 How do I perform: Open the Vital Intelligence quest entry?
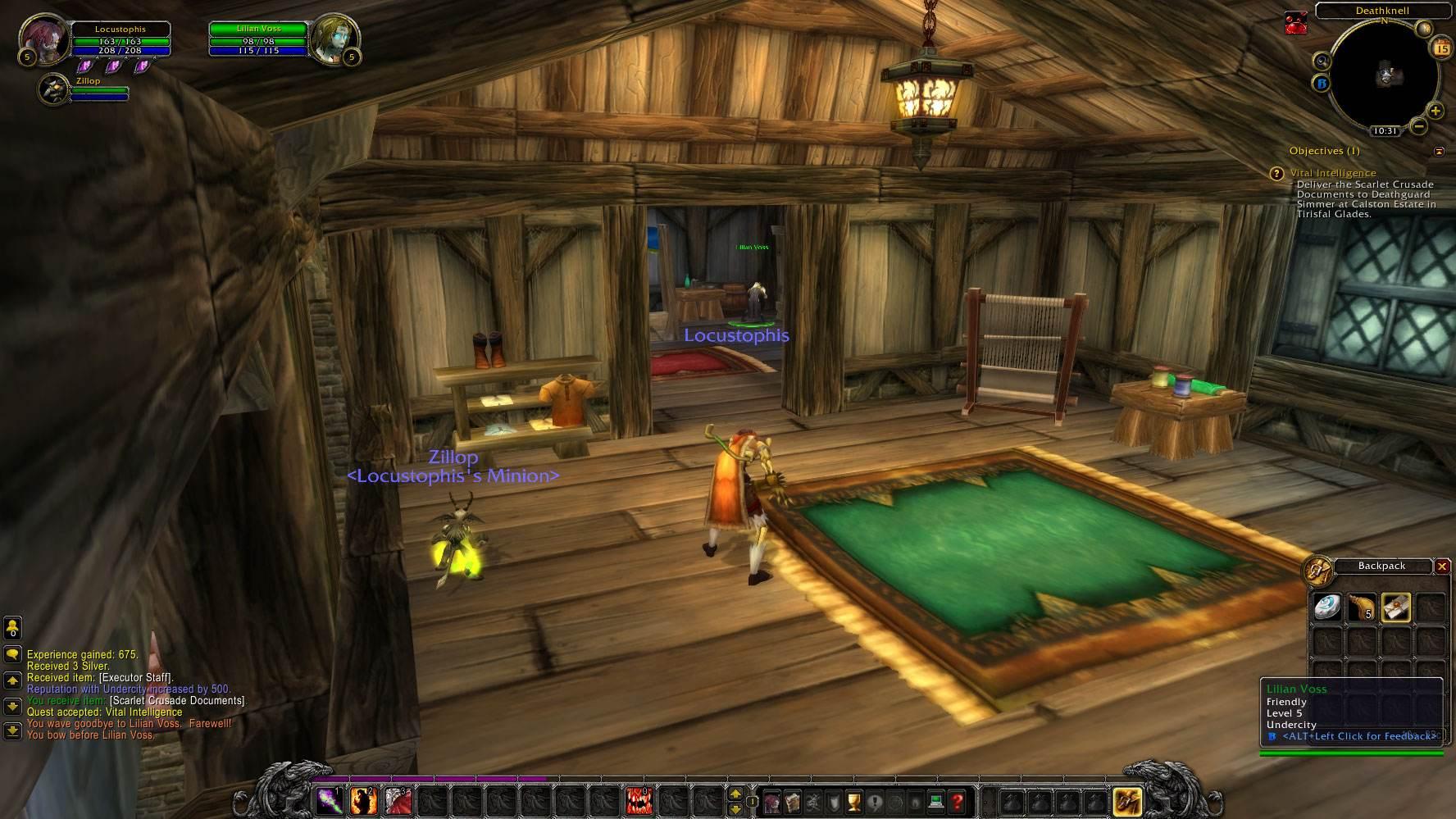pyautogui.click(x=1332, y=173)
